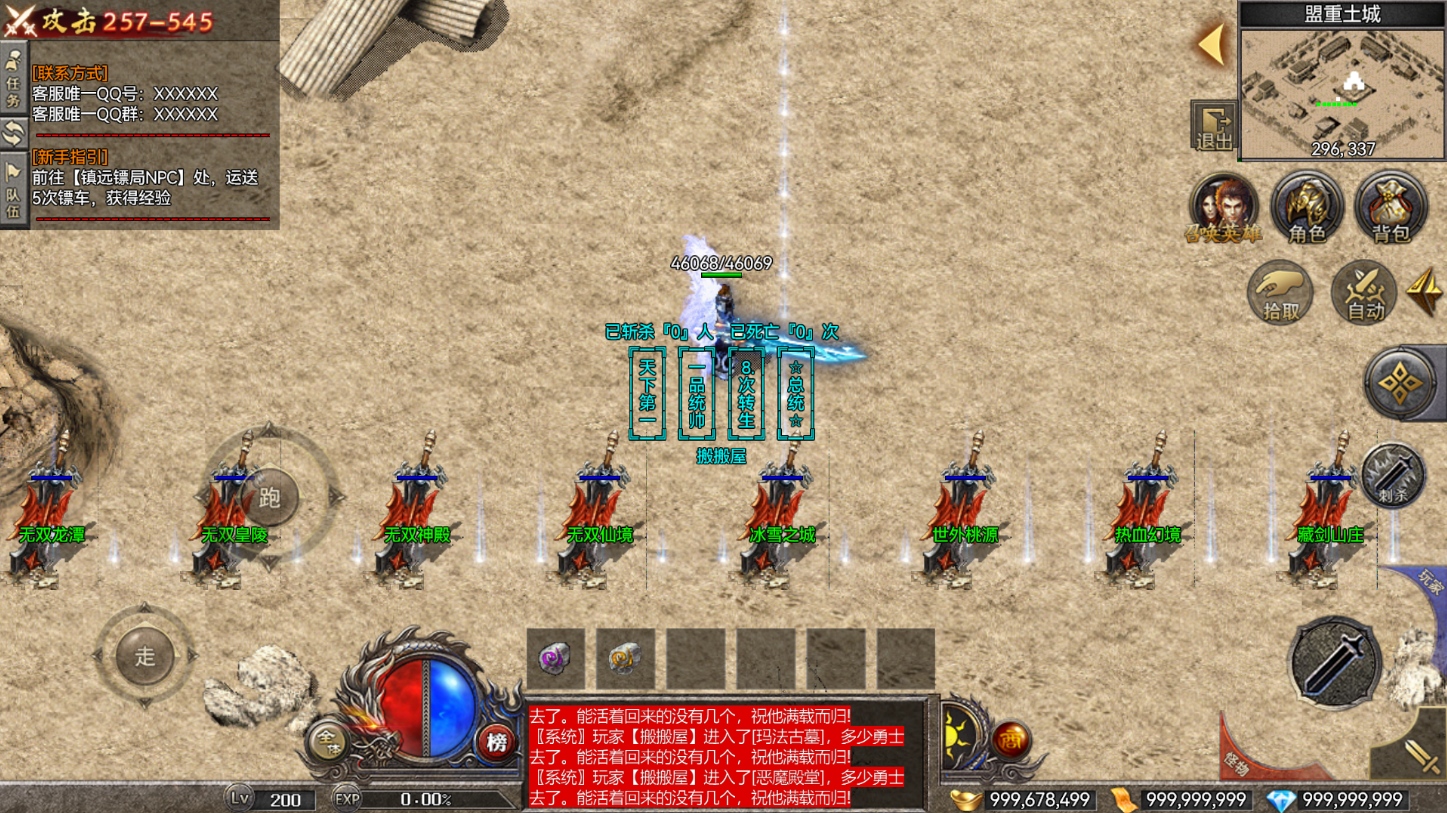Use the yellow scroll in the hotbar
Viewport: 1447px width, 813px height.
625,659
